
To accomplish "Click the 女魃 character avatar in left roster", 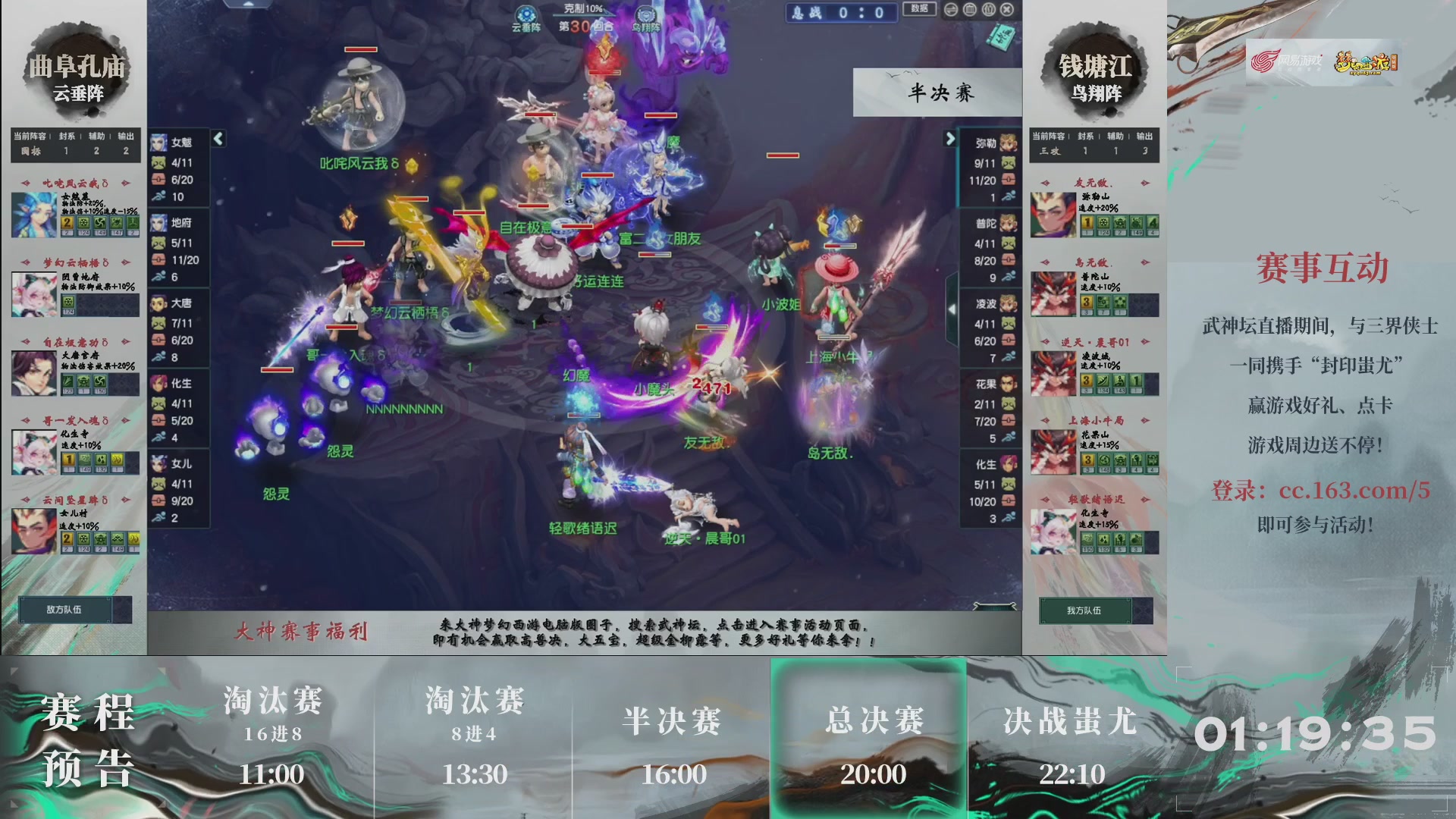I will (x=158, y=141).
